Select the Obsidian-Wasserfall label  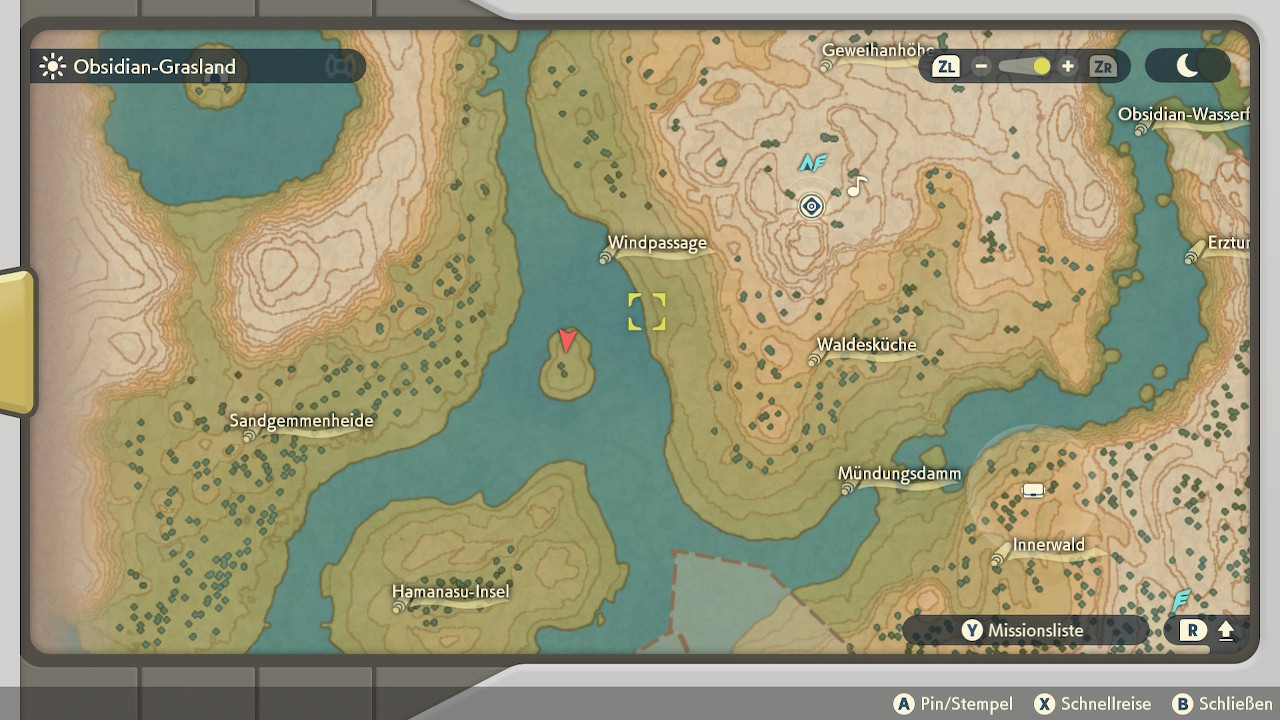(1183, 114)
